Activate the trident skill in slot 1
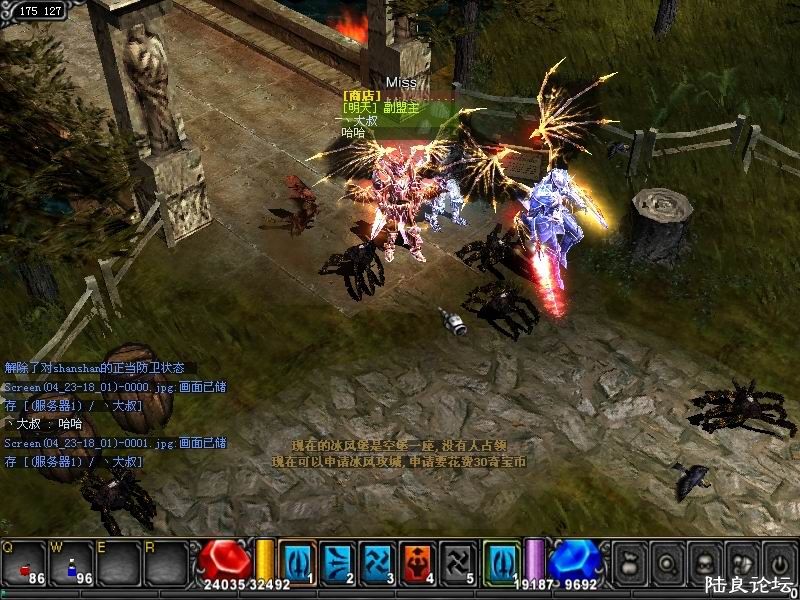This screenshot has height=600, width=800. coord(298,561)
